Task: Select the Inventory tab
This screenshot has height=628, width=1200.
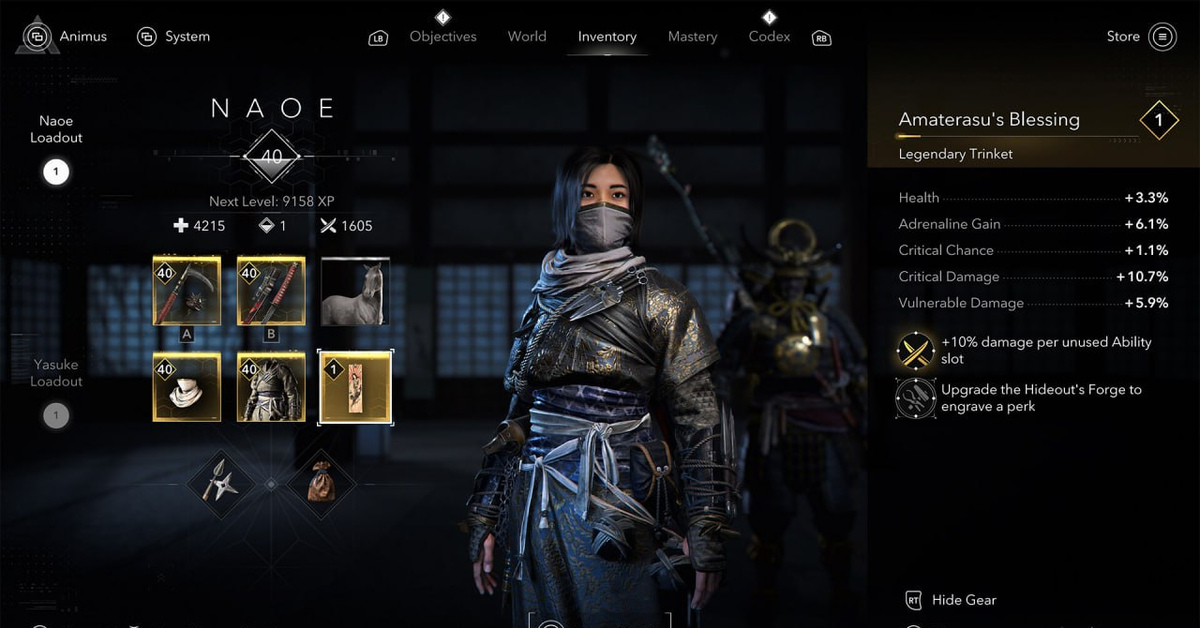Action: pos(607,37)
